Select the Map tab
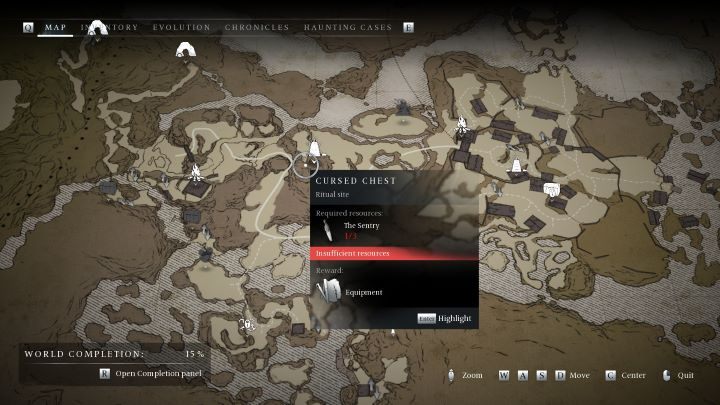 point(58,27)
